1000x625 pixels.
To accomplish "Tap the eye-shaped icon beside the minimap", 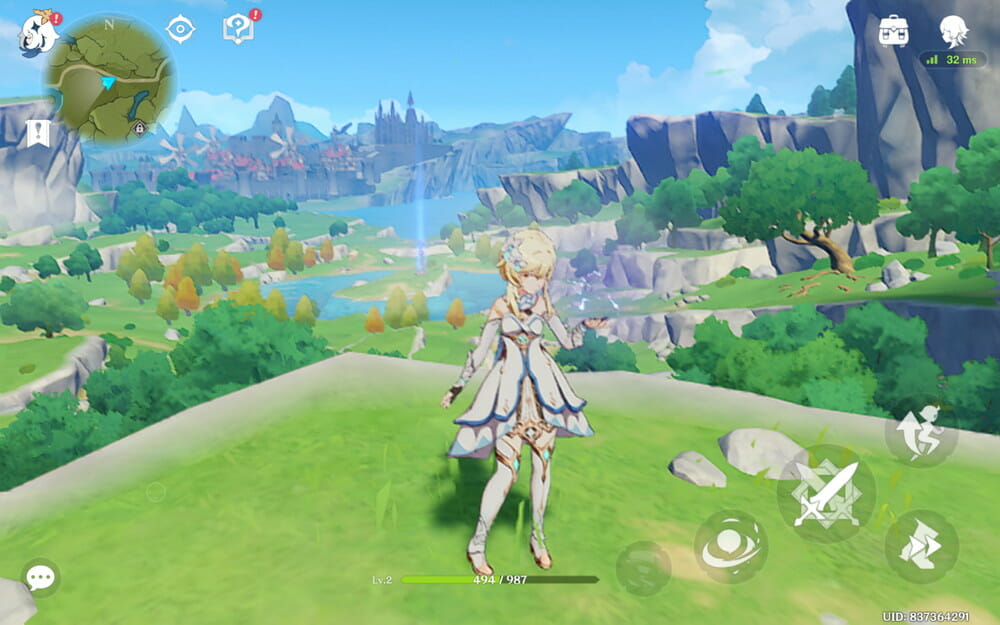I will click(x=180, y=29).
